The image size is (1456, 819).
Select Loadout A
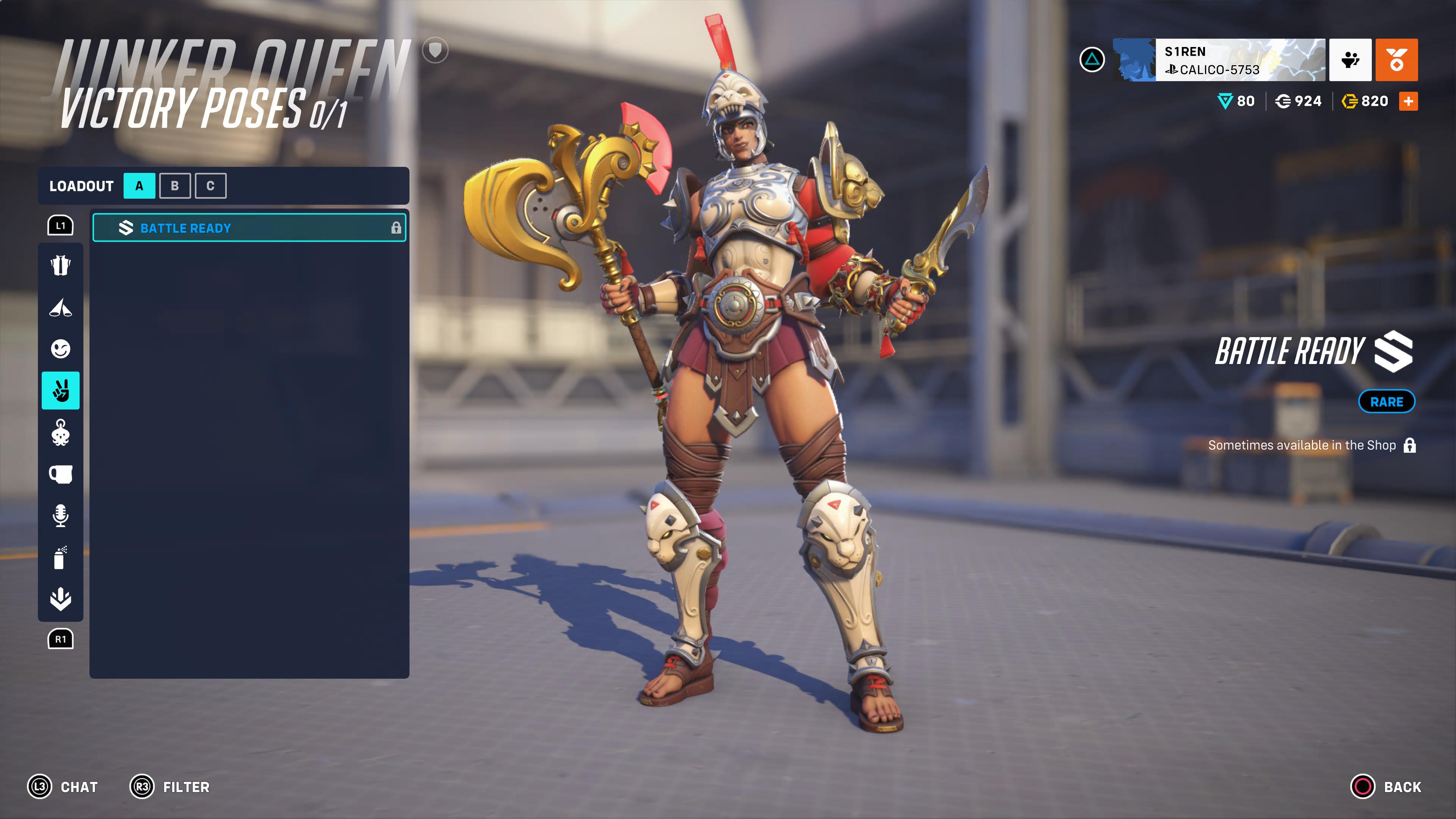139,185
